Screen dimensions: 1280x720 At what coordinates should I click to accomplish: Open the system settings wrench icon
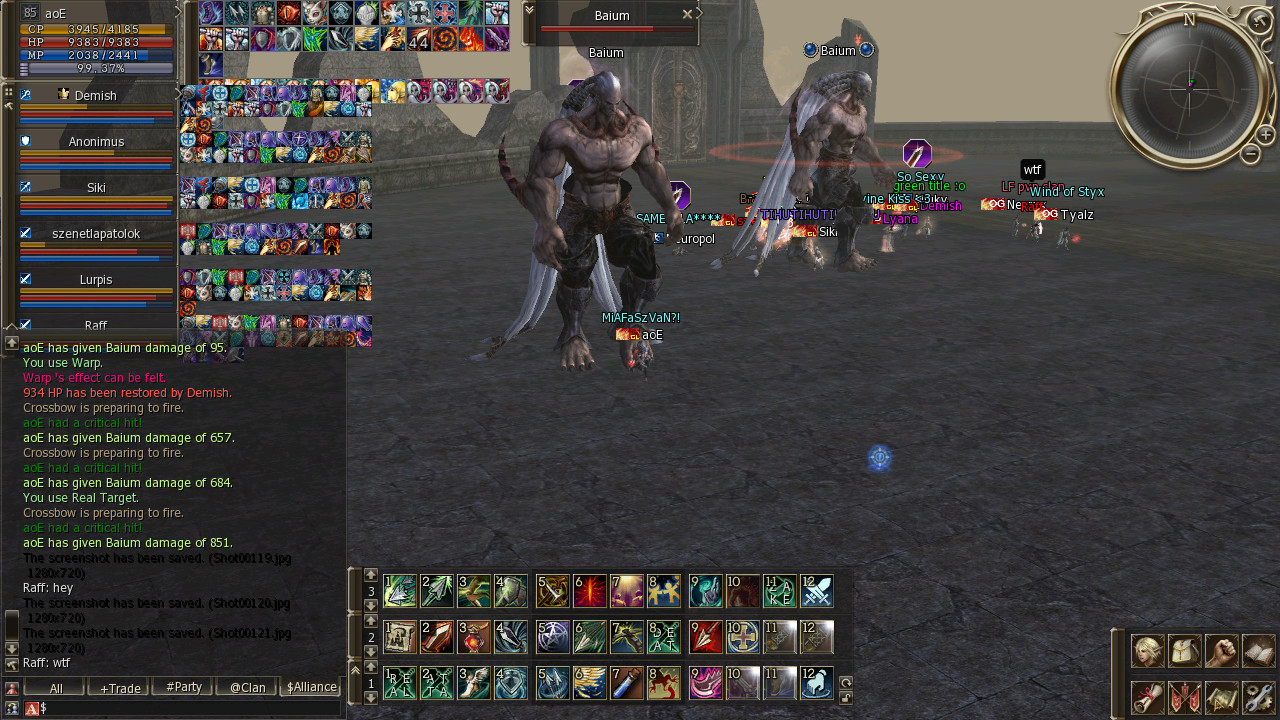click(x=1259, y=697)
